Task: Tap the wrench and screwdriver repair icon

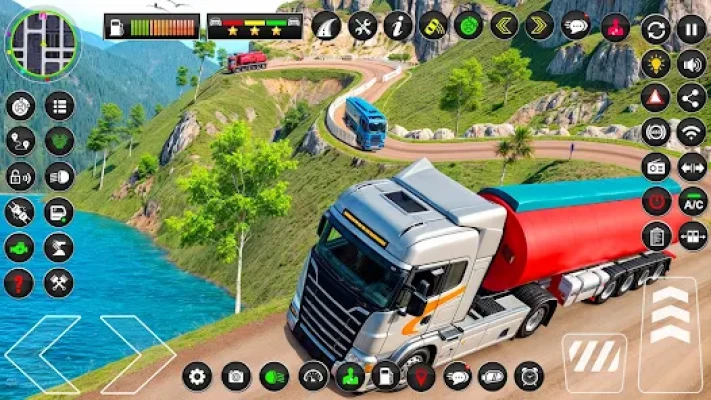Action: (x=362, y=25)
